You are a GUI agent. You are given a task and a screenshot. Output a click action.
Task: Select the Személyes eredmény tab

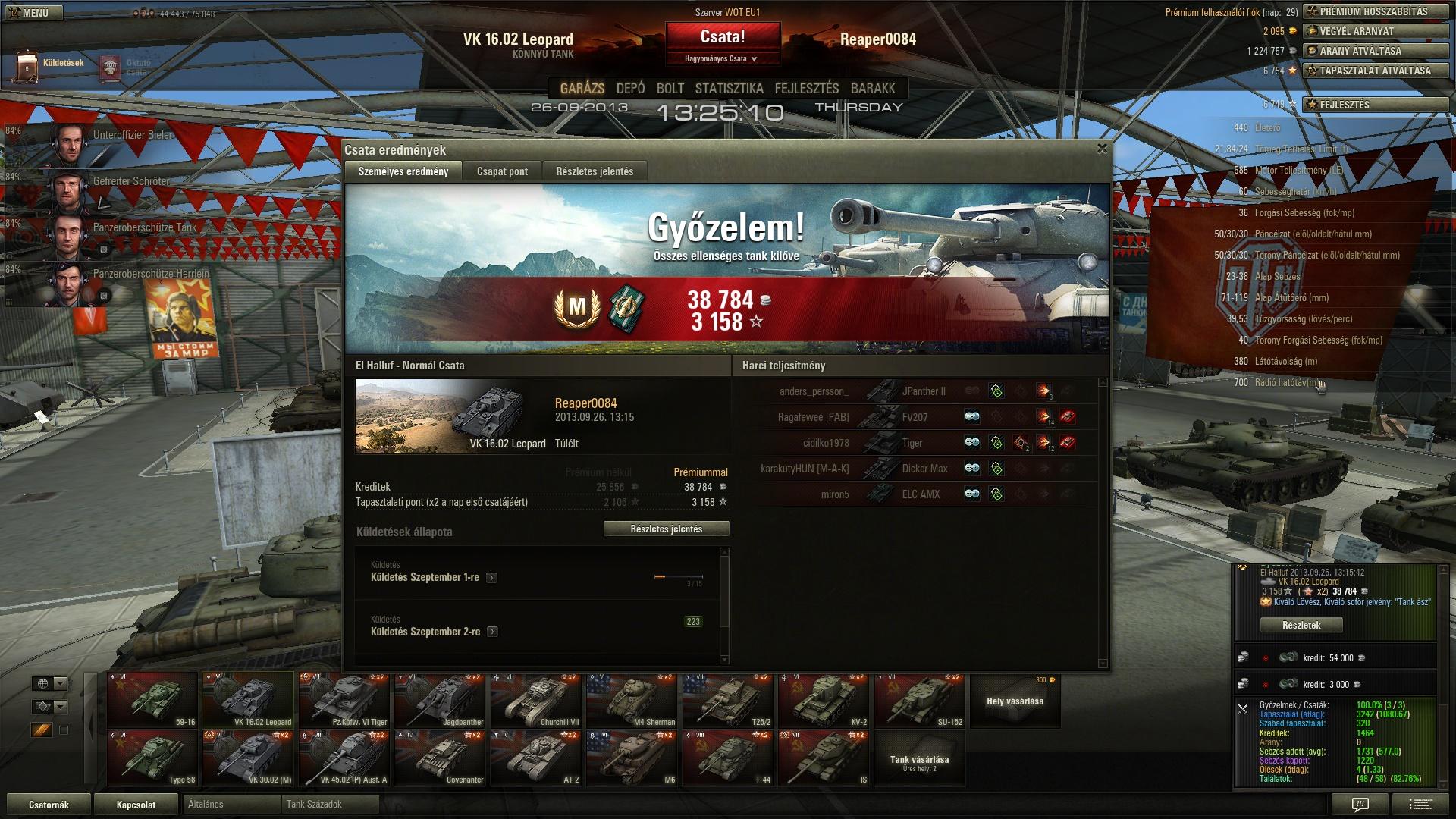tap(403, 171)
